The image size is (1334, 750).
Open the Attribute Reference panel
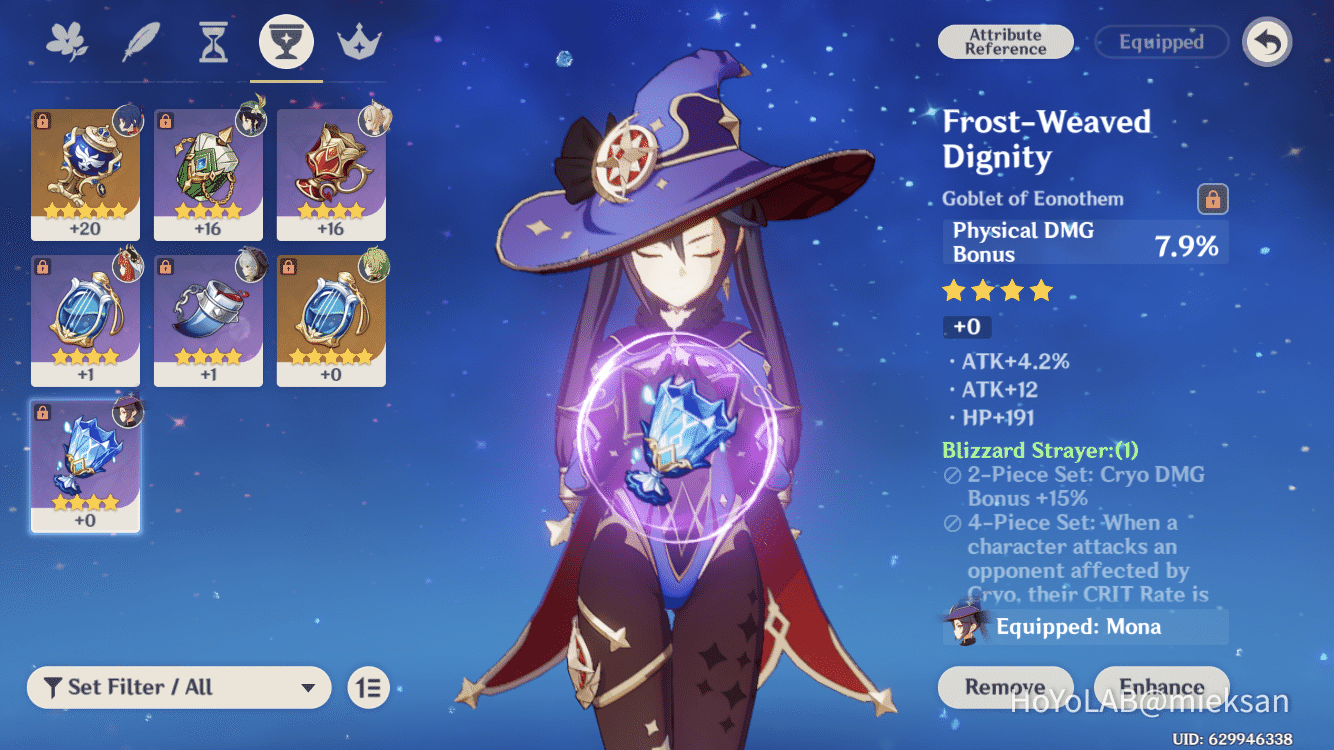tap(1005, 41)
